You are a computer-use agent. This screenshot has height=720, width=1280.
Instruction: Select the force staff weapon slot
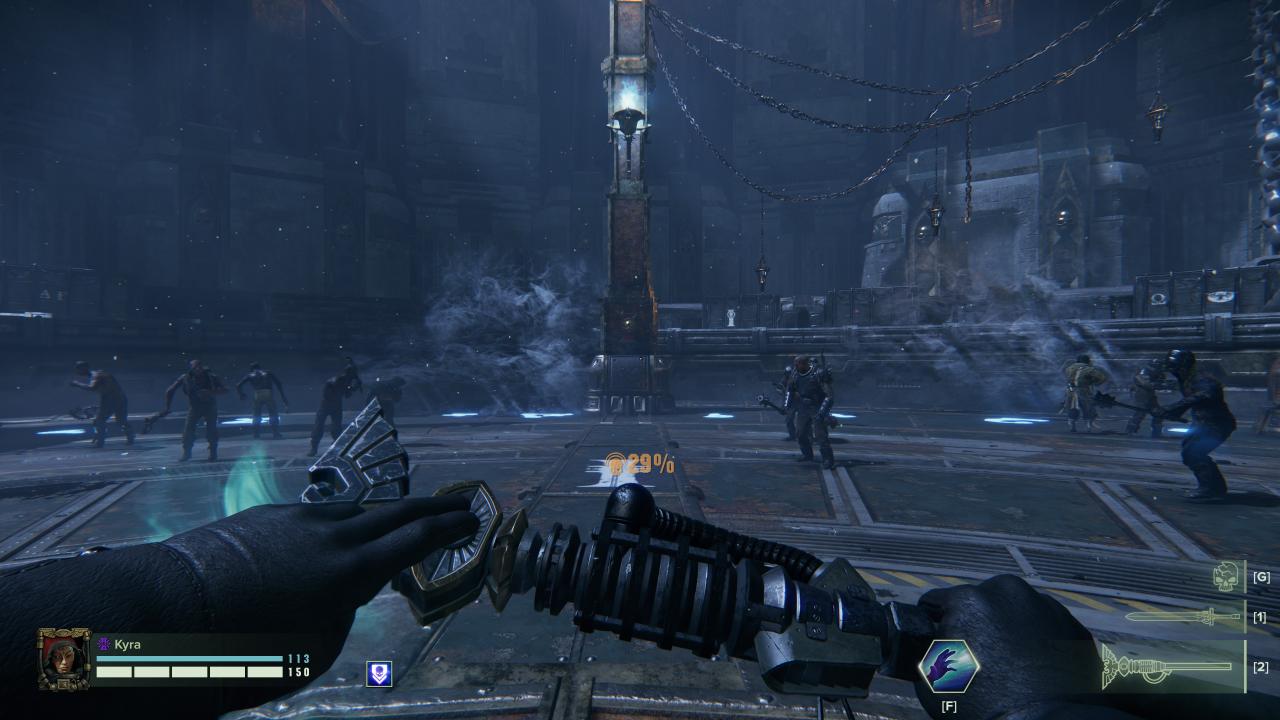pos(1169,667)
